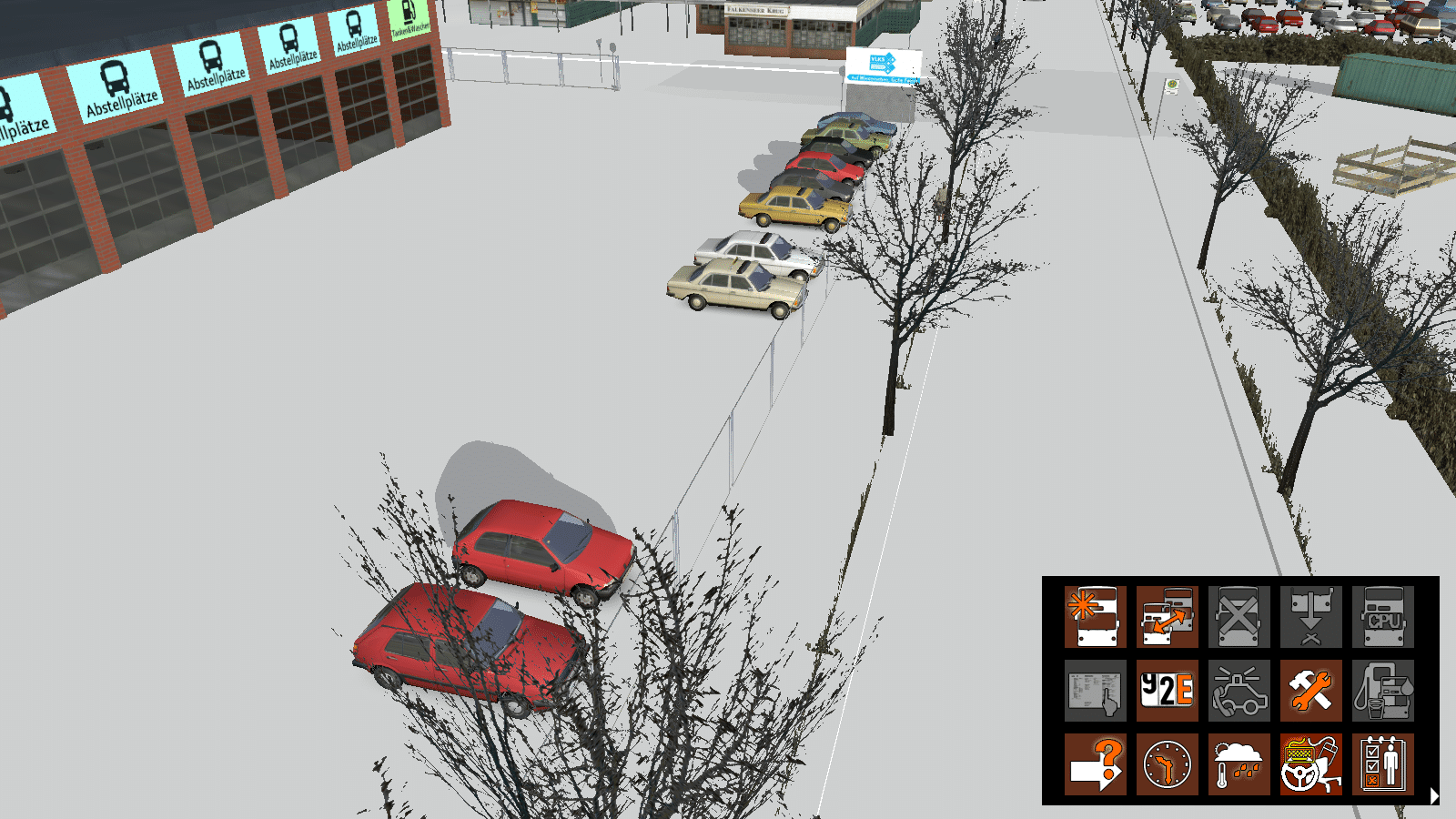The height and width of the screenshot is (819, 1456).
Task: Open the clock time settings
Action: [x=1167, y=764]
